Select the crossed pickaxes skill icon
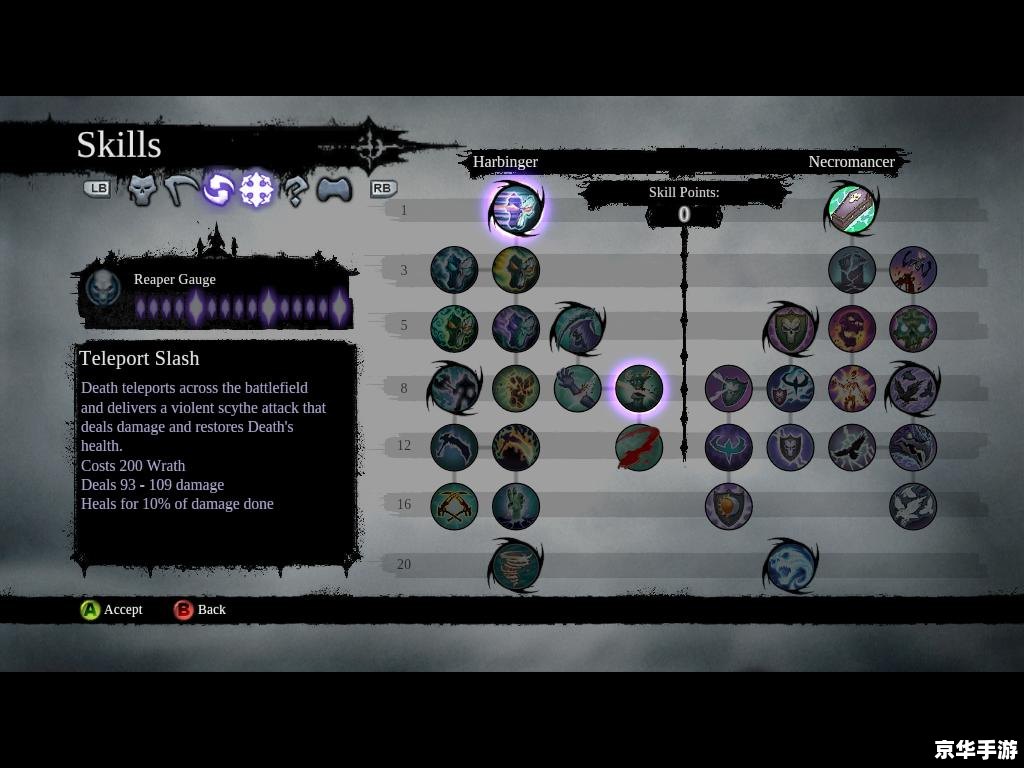The image size is (1024, 768). click(454, 506)
